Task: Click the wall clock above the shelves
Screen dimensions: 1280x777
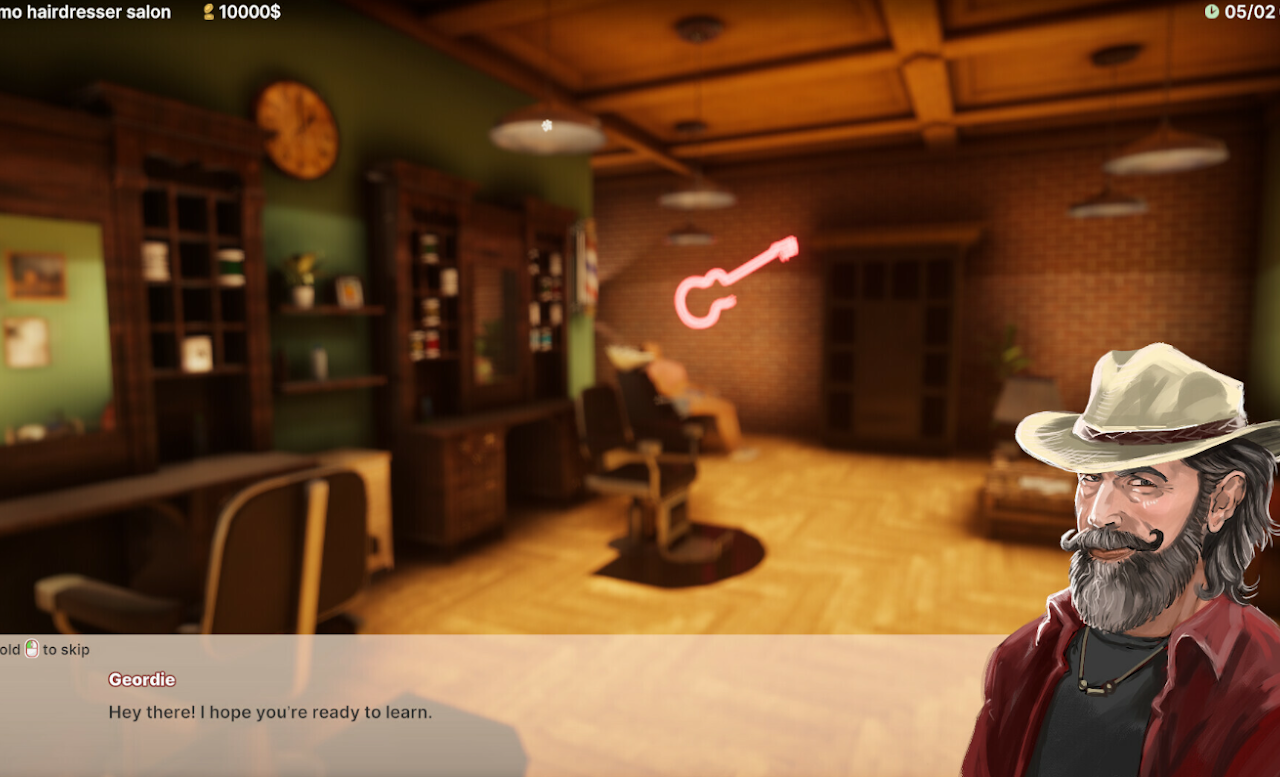Action: (295, 130)
